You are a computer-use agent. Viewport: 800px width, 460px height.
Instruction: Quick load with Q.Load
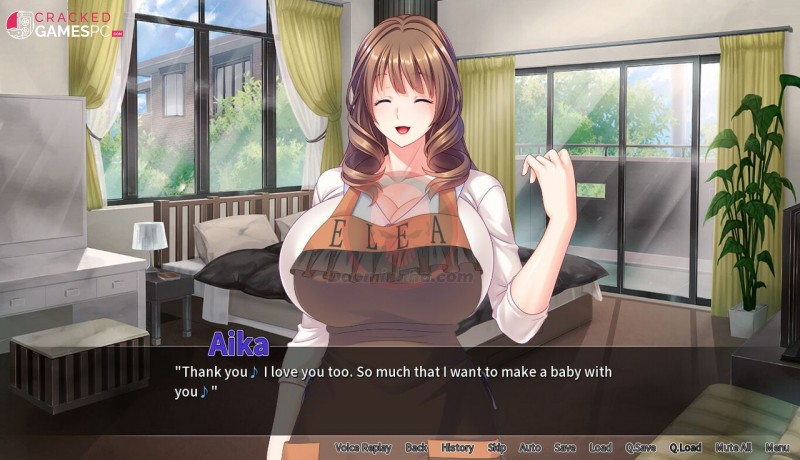pyautogui.click(x=685, y=448)
